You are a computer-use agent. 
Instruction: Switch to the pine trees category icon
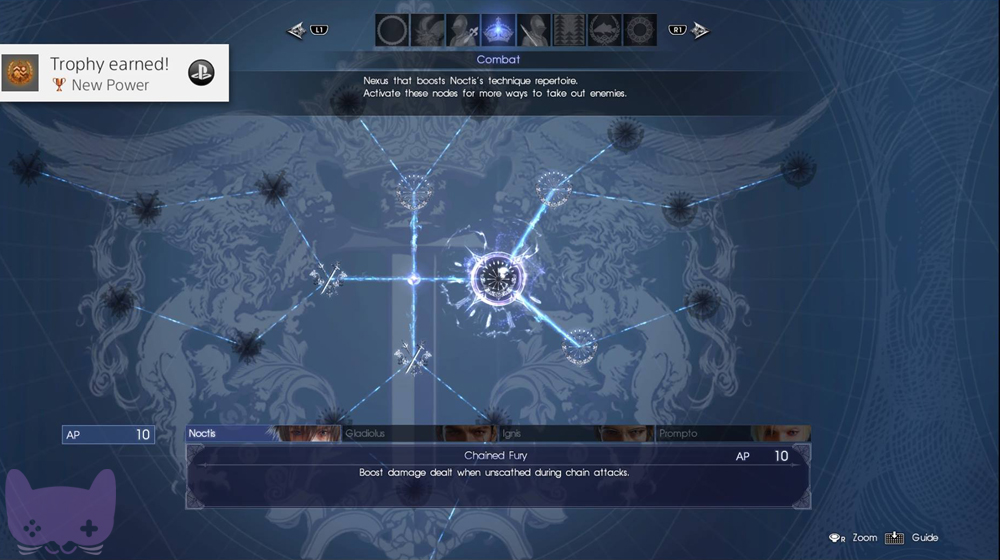click(570, 30)
